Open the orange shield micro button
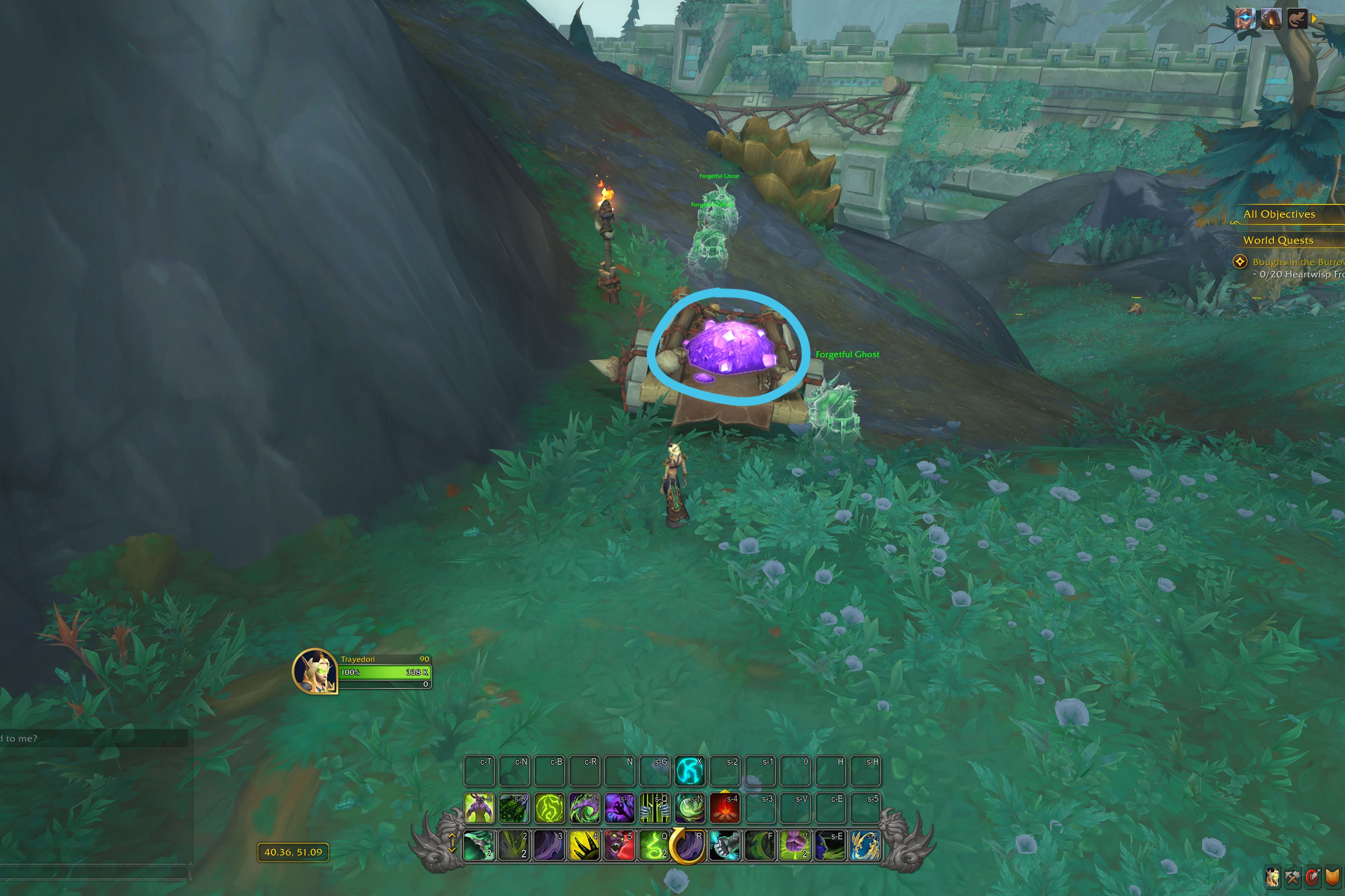The width and height of the screenshot is (1345, 896). coord(1332,876)
